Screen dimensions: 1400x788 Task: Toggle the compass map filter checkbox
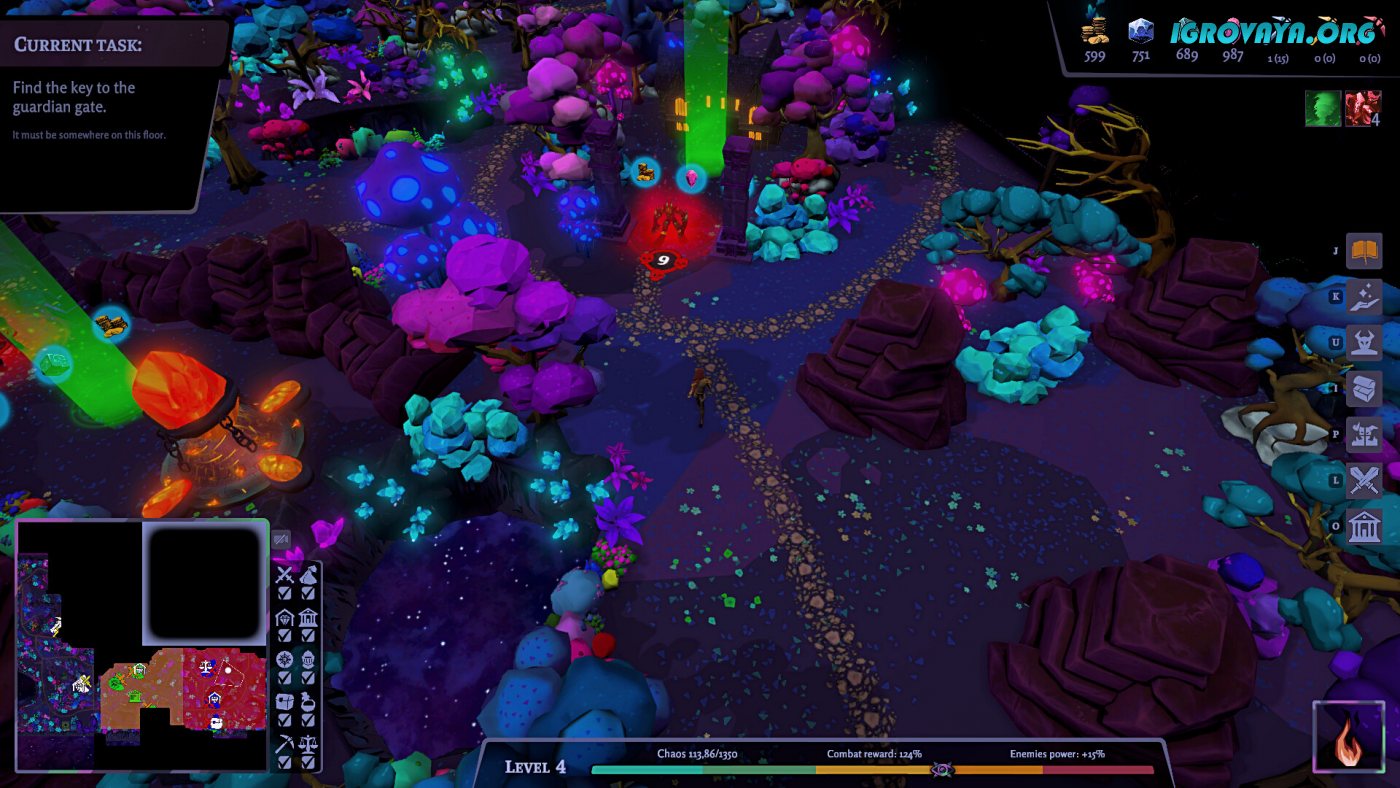coord(285,678)
